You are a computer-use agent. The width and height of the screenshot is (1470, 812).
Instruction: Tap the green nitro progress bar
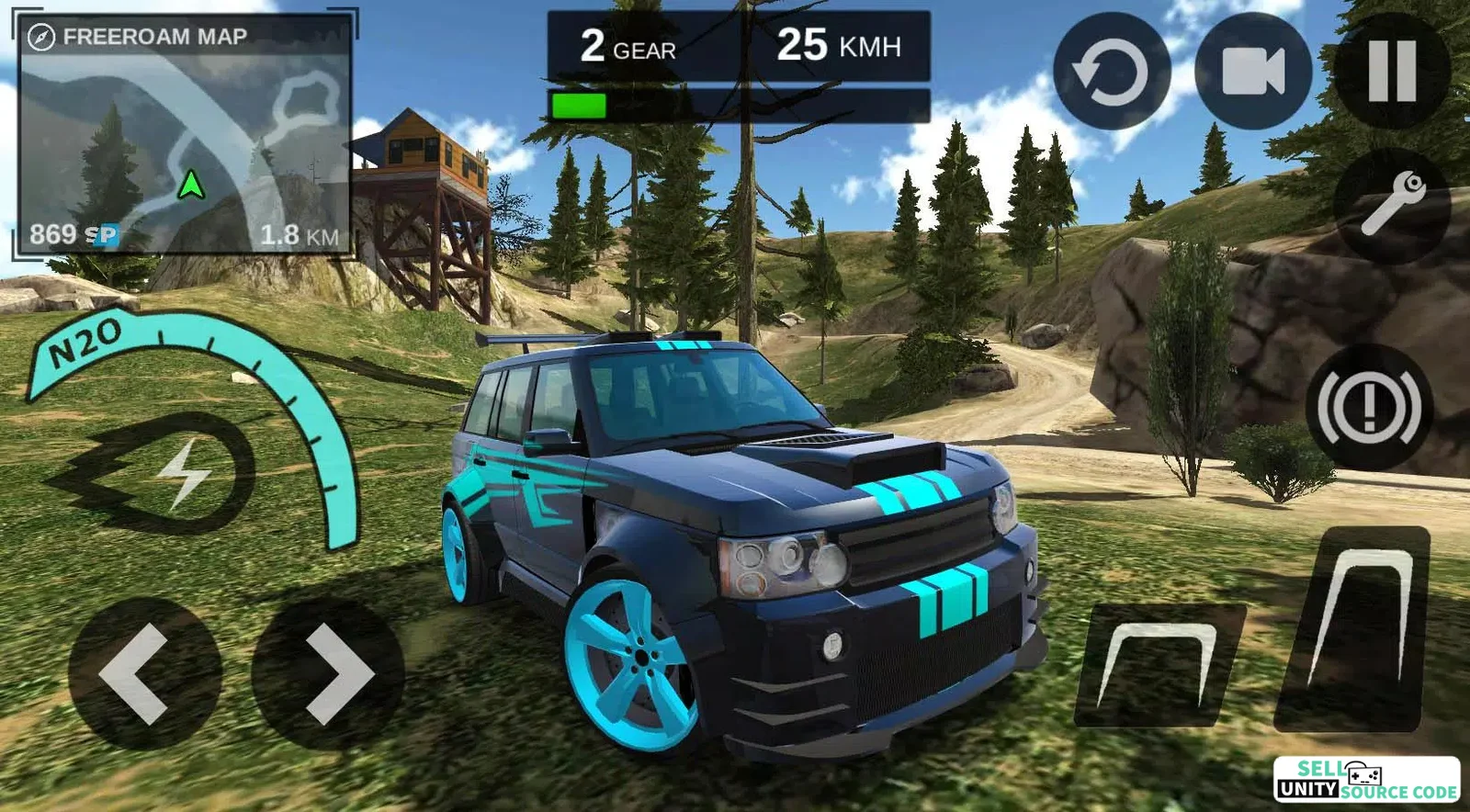pos(580,105)
